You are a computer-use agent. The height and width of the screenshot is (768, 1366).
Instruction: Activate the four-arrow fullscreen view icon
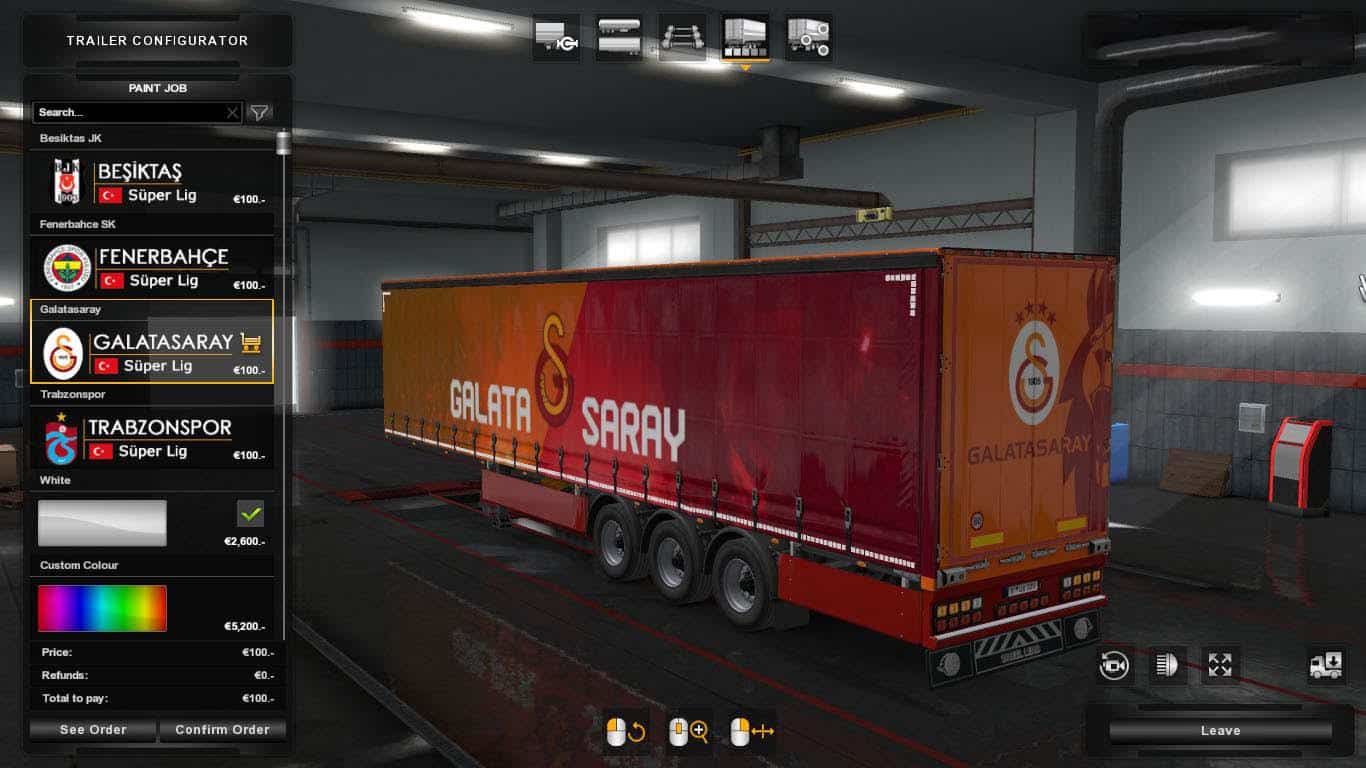tap(1220, 666)
